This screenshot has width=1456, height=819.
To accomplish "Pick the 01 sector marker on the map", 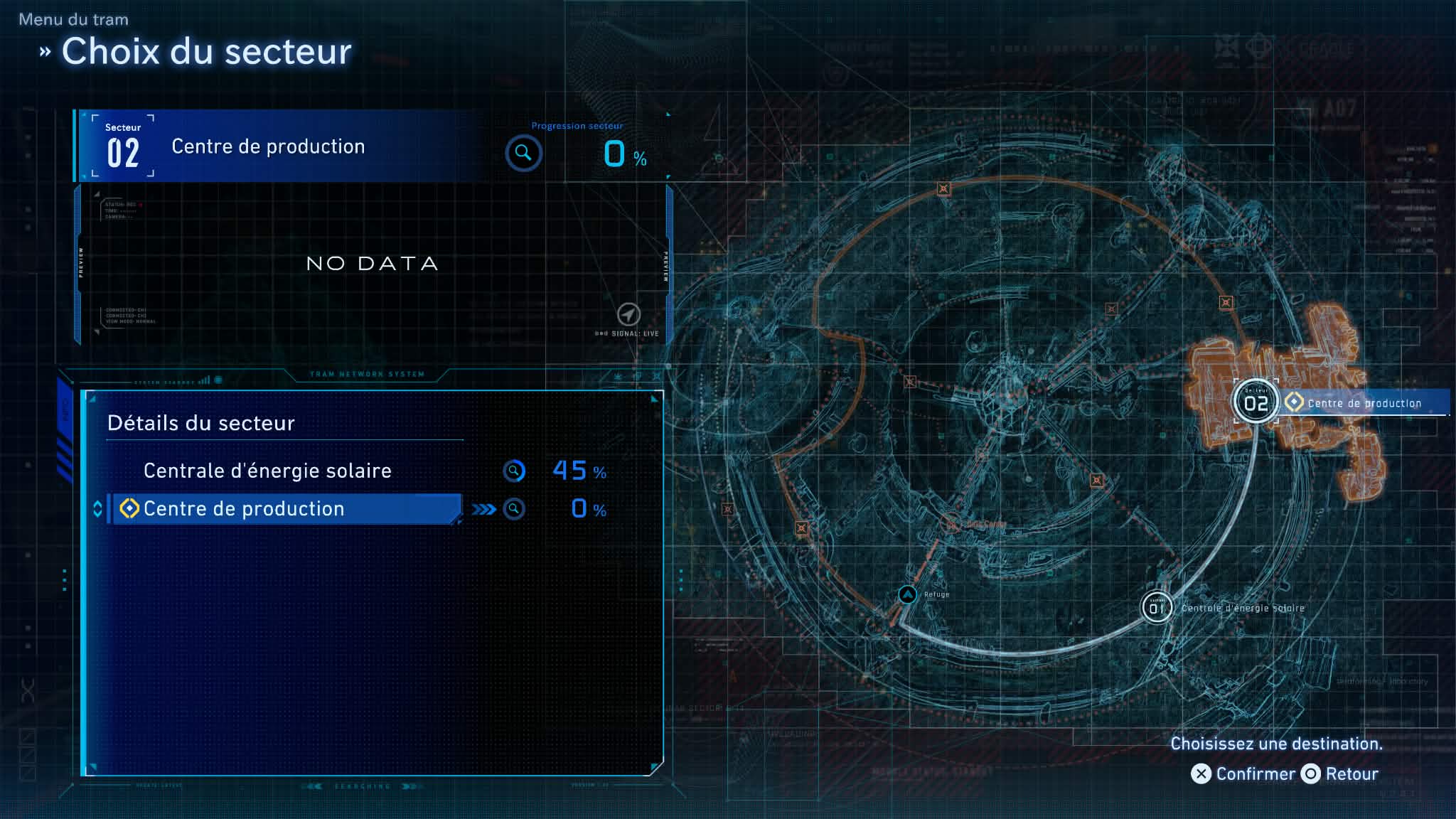I will tap(1157, 608).
